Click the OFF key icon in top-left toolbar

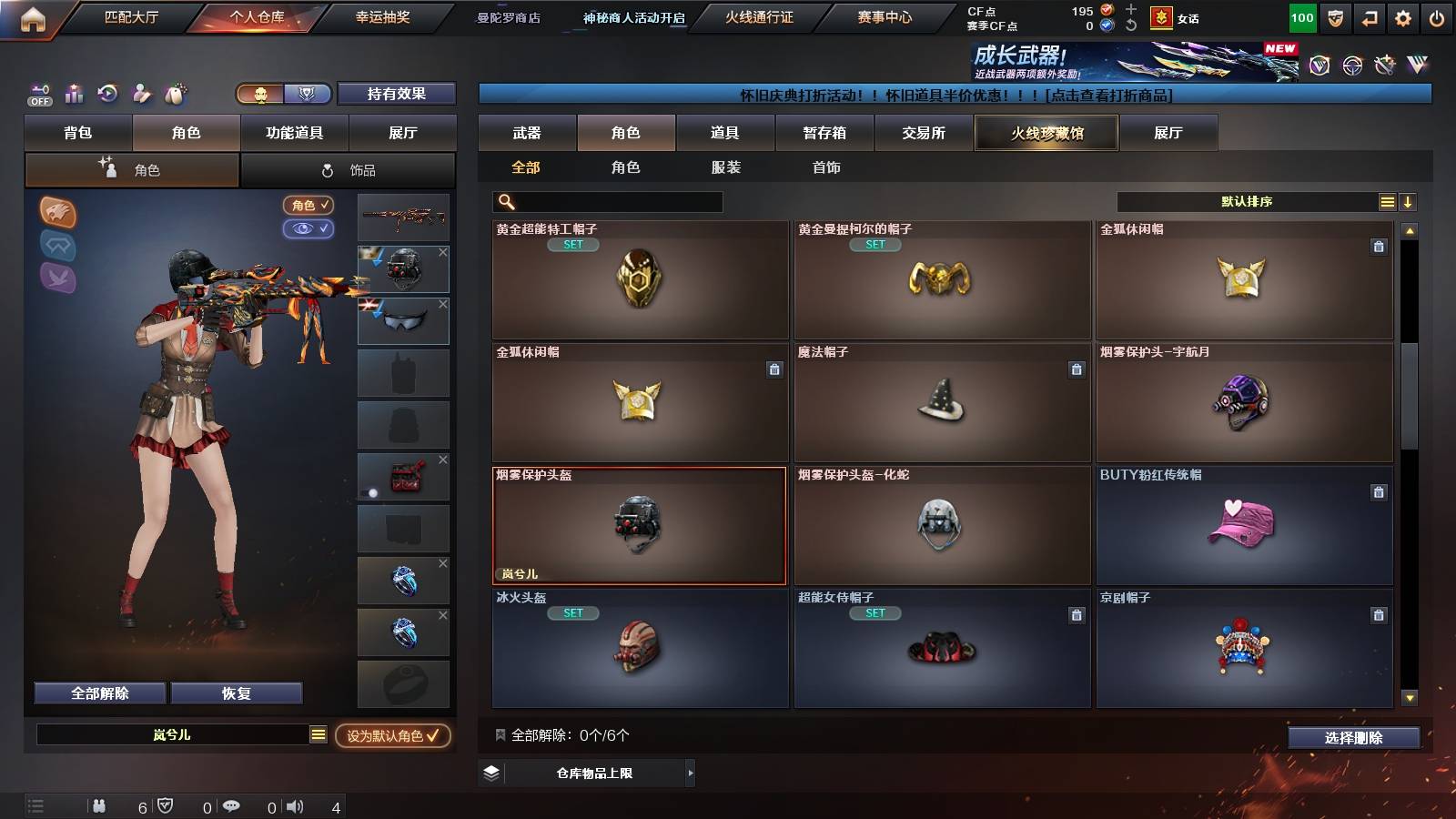pyautogui.click(x=39, y=93)
